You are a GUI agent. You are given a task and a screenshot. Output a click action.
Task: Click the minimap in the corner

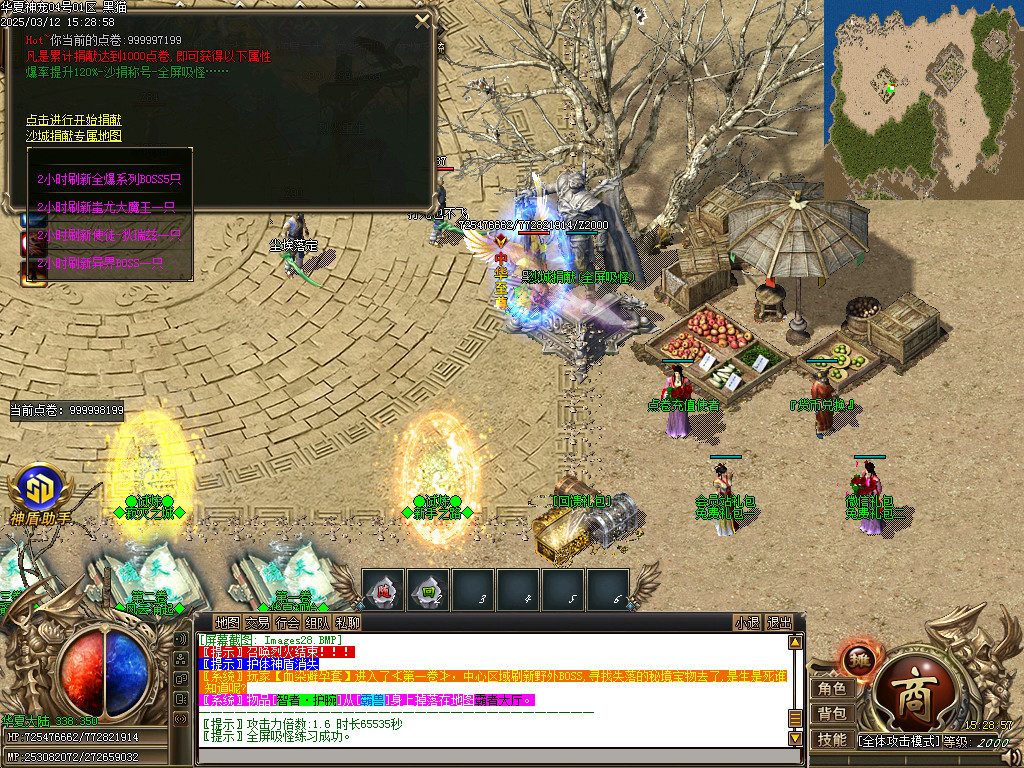[x=923, y=100]
